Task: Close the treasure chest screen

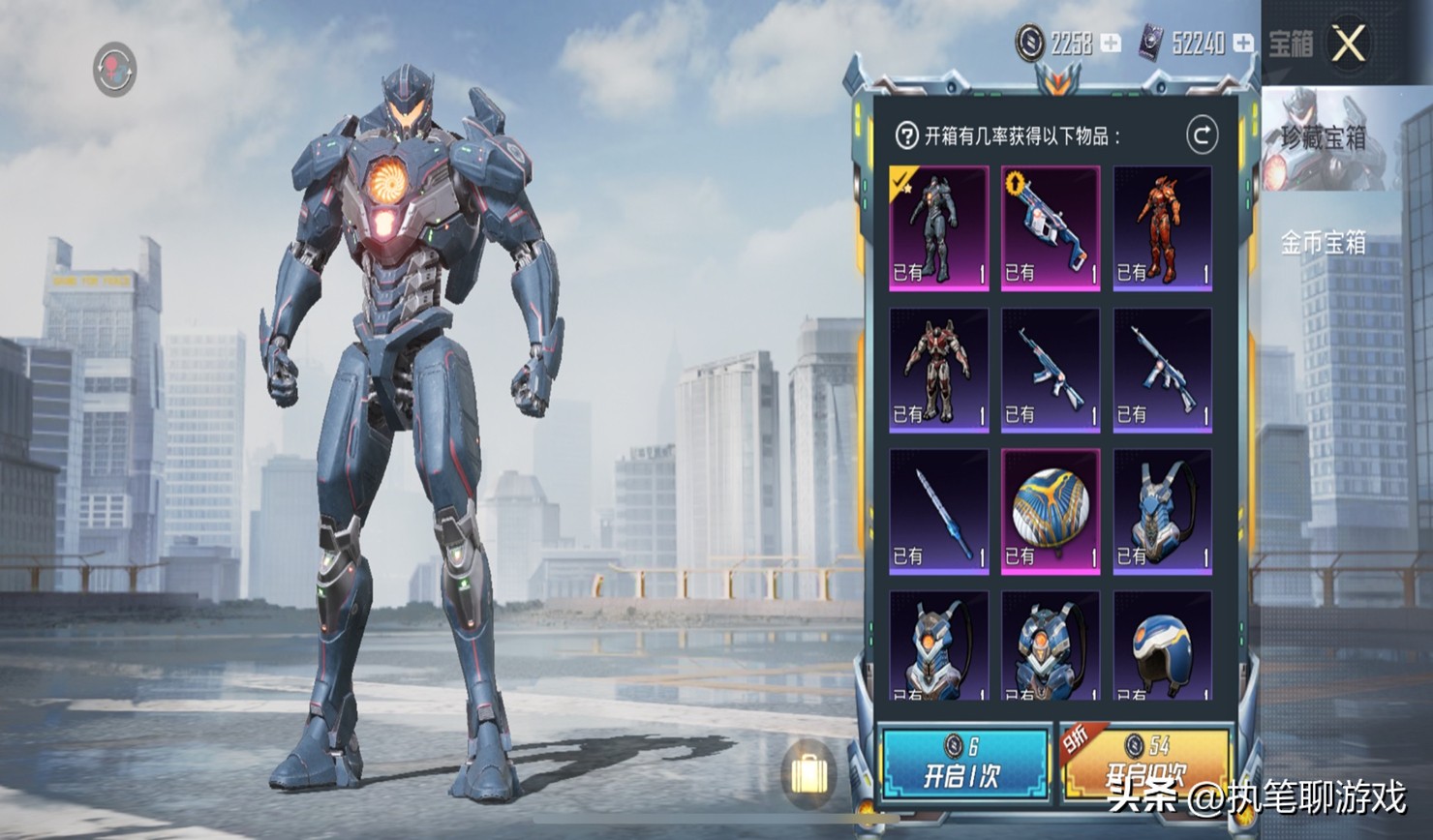Action: click(x=1348, y=44)
